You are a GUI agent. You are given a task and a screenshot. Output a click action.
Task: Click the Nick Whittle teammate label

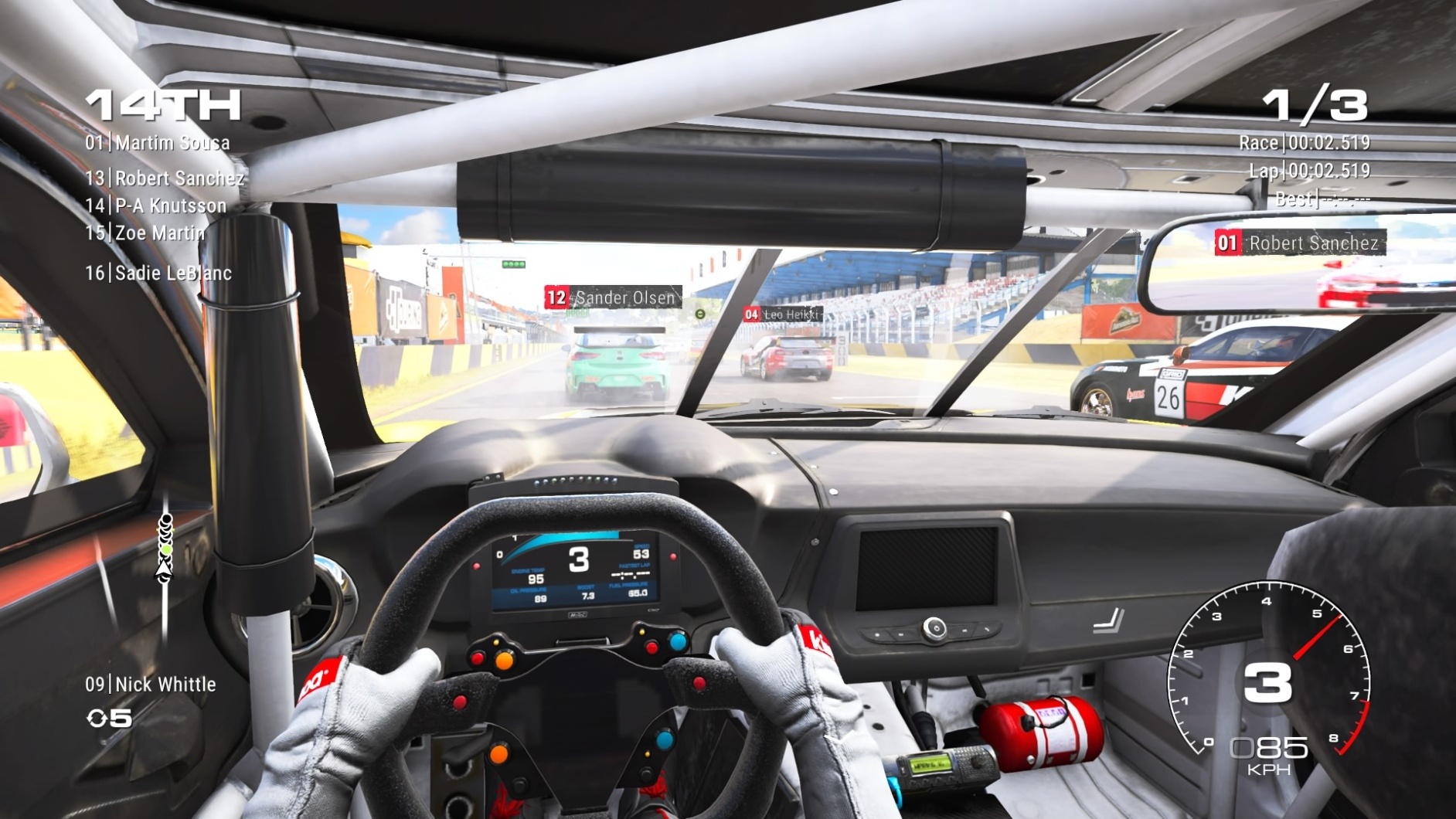tap(151, 685)
